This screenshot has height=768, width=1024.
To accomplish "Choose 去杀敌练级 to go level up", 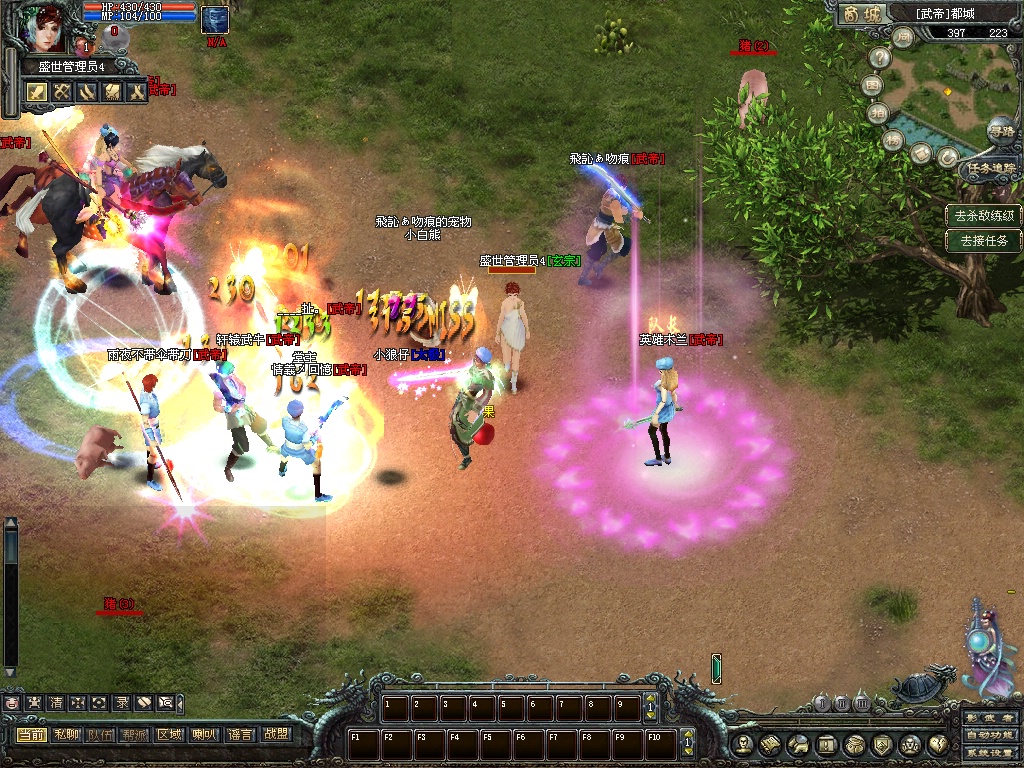I will pyautogui.click(x=984, y=215).
